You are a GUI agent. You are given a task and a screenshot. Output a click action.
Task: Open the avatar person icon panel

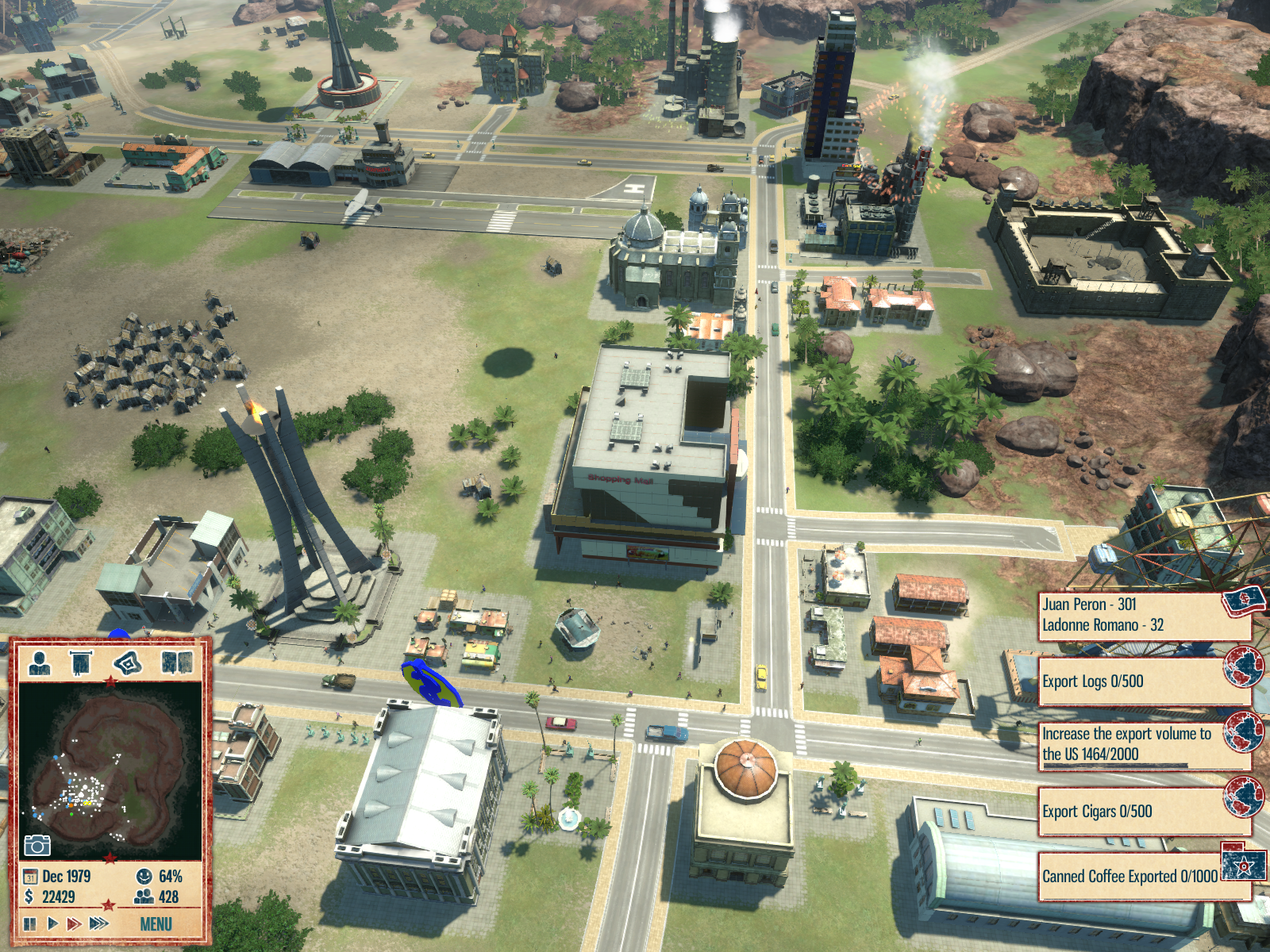(40, 662)
